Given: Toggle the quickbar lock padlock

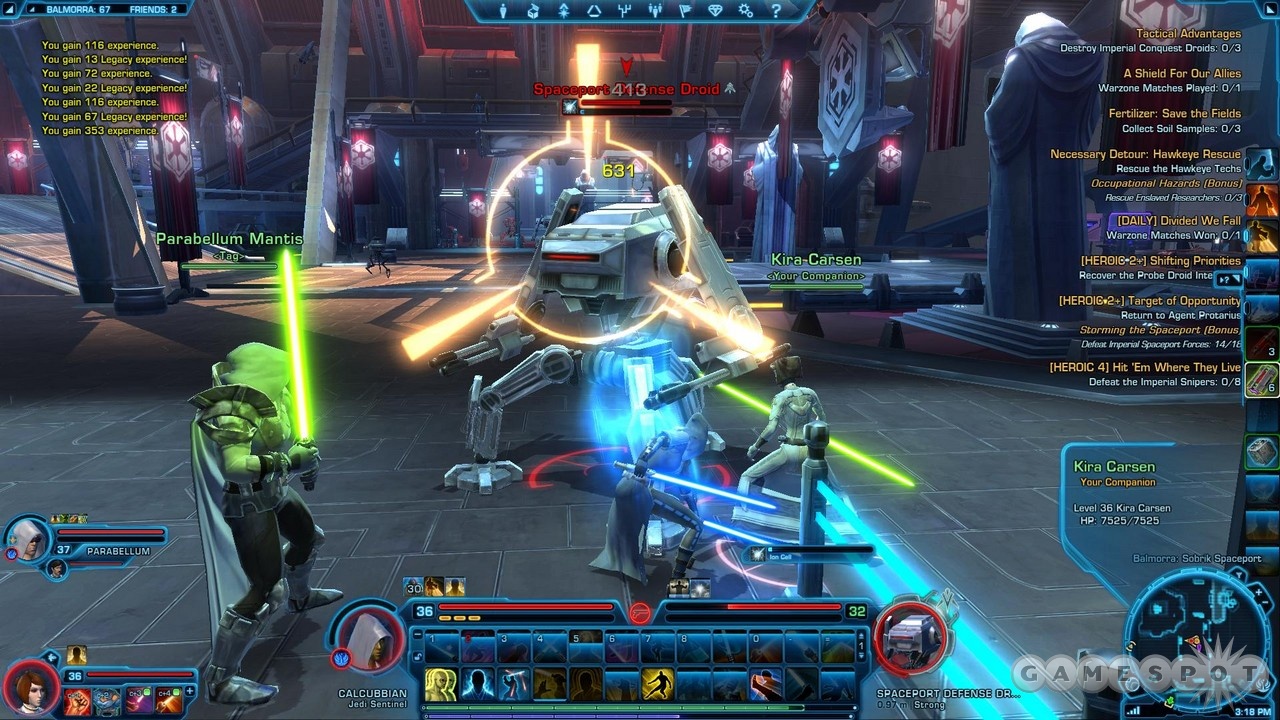Looking at the screenshot, I should (418, 656).
